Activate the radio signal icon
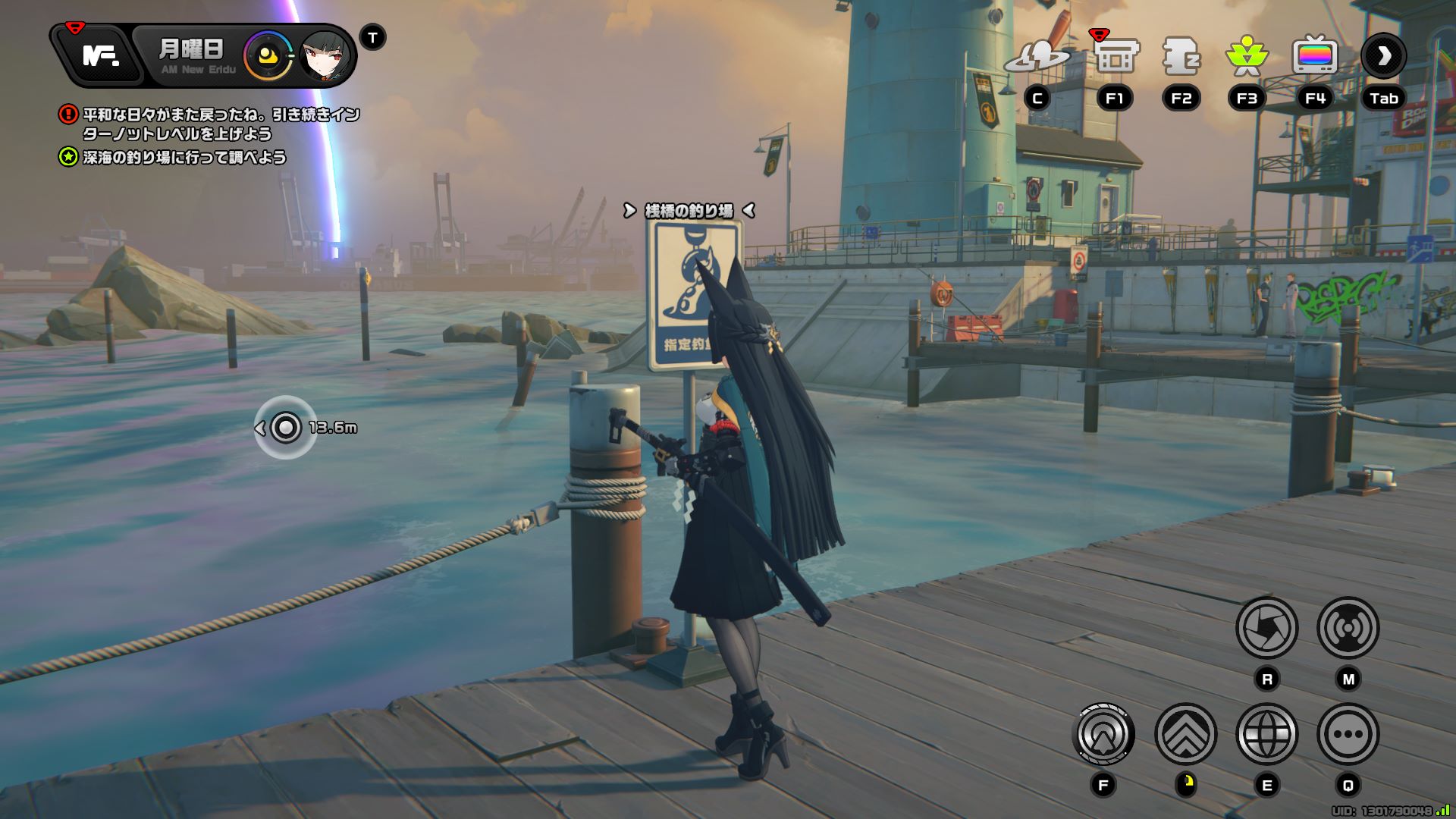This screenshot has height=819, width=1456. [x=1348, y=628]
